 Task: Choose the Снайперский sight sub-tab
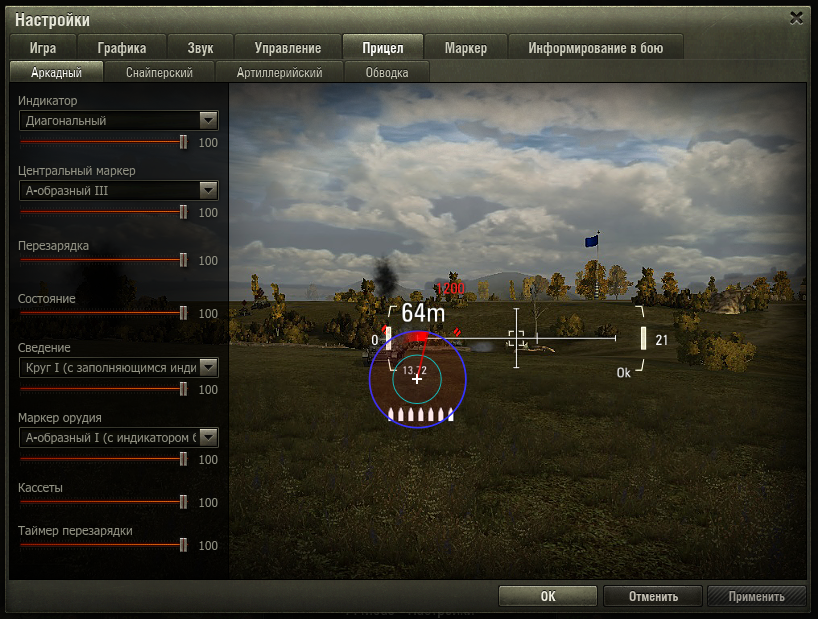tap(159, 72)
